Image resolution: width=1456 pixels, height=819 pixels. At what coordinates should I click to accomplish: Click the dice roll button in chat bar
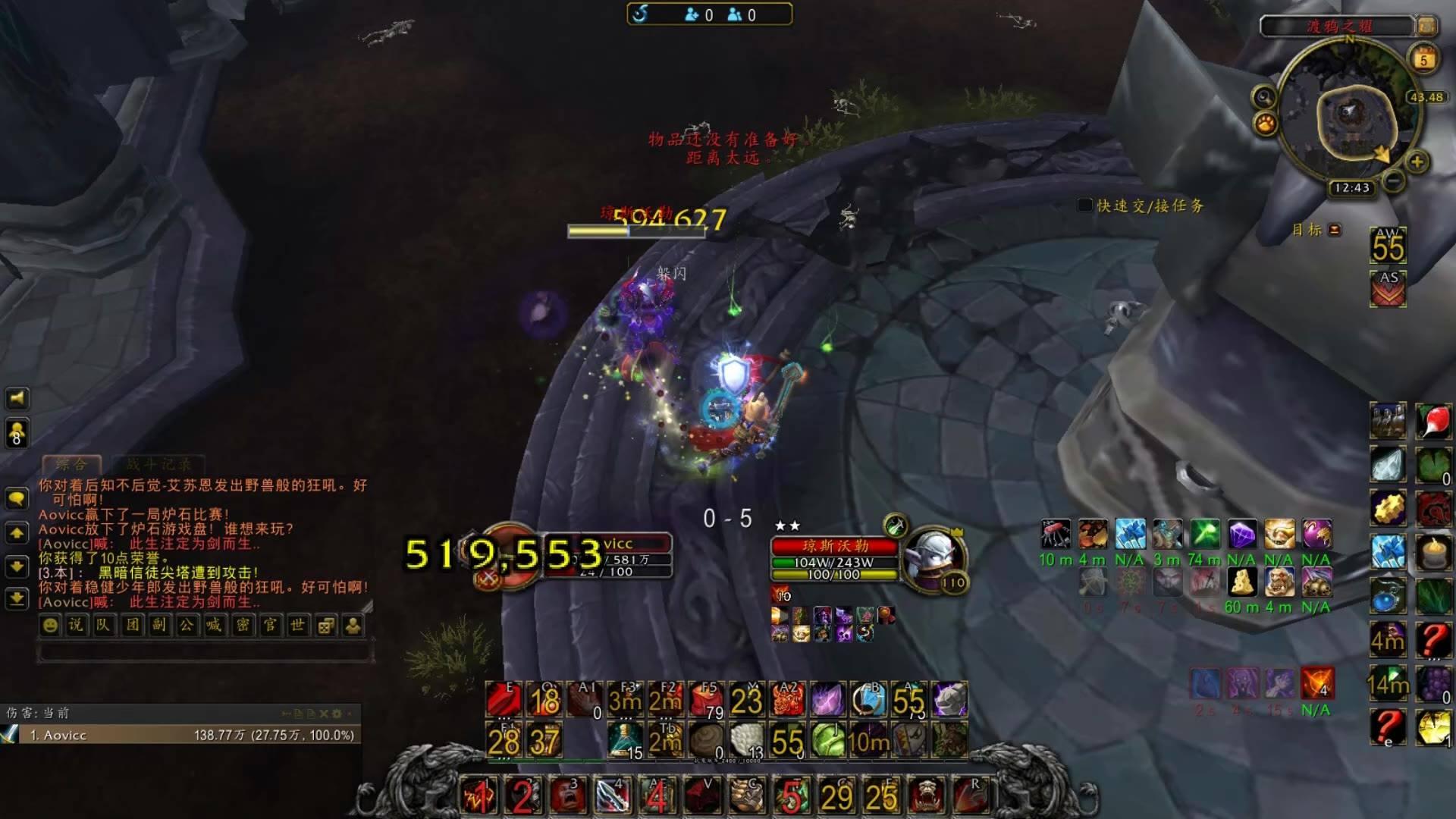pyautogui.click(x=325, y=626)
